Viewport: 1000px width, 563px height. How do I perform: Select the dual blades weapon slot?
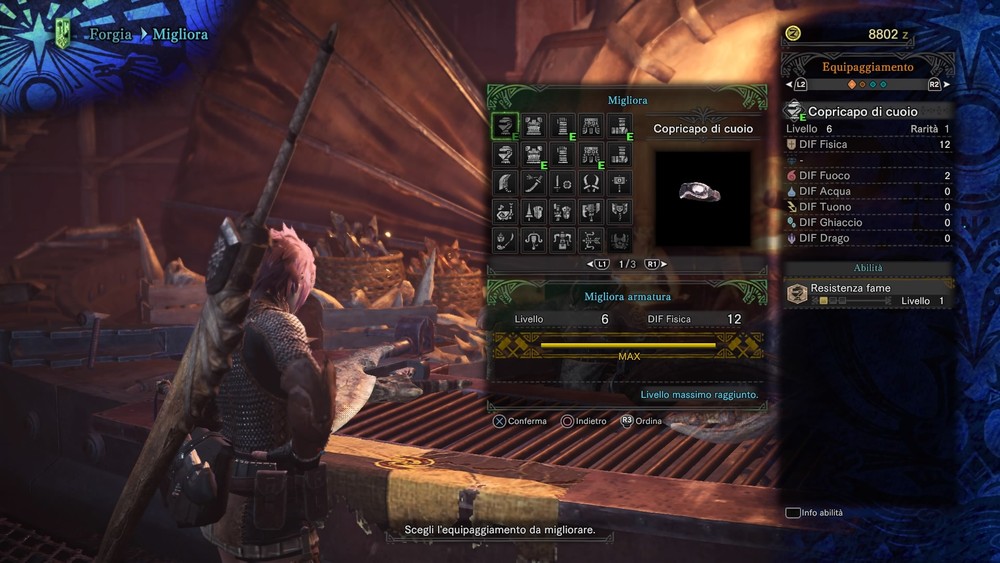(591, 184)
